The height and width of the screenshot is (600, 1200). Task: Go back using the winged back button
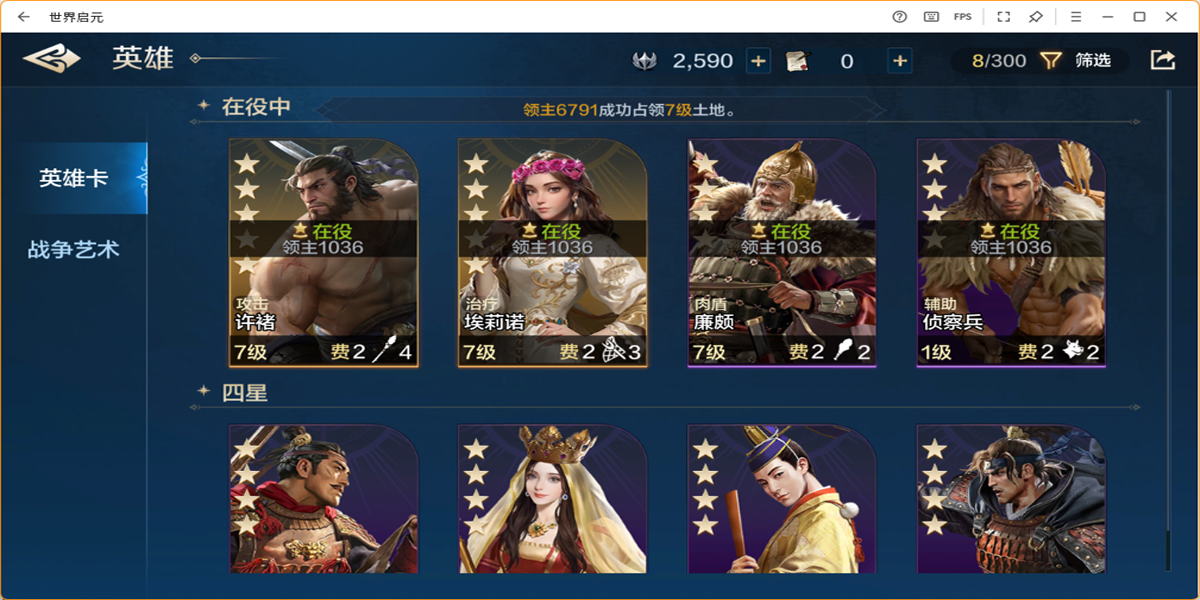coord(52,60)
